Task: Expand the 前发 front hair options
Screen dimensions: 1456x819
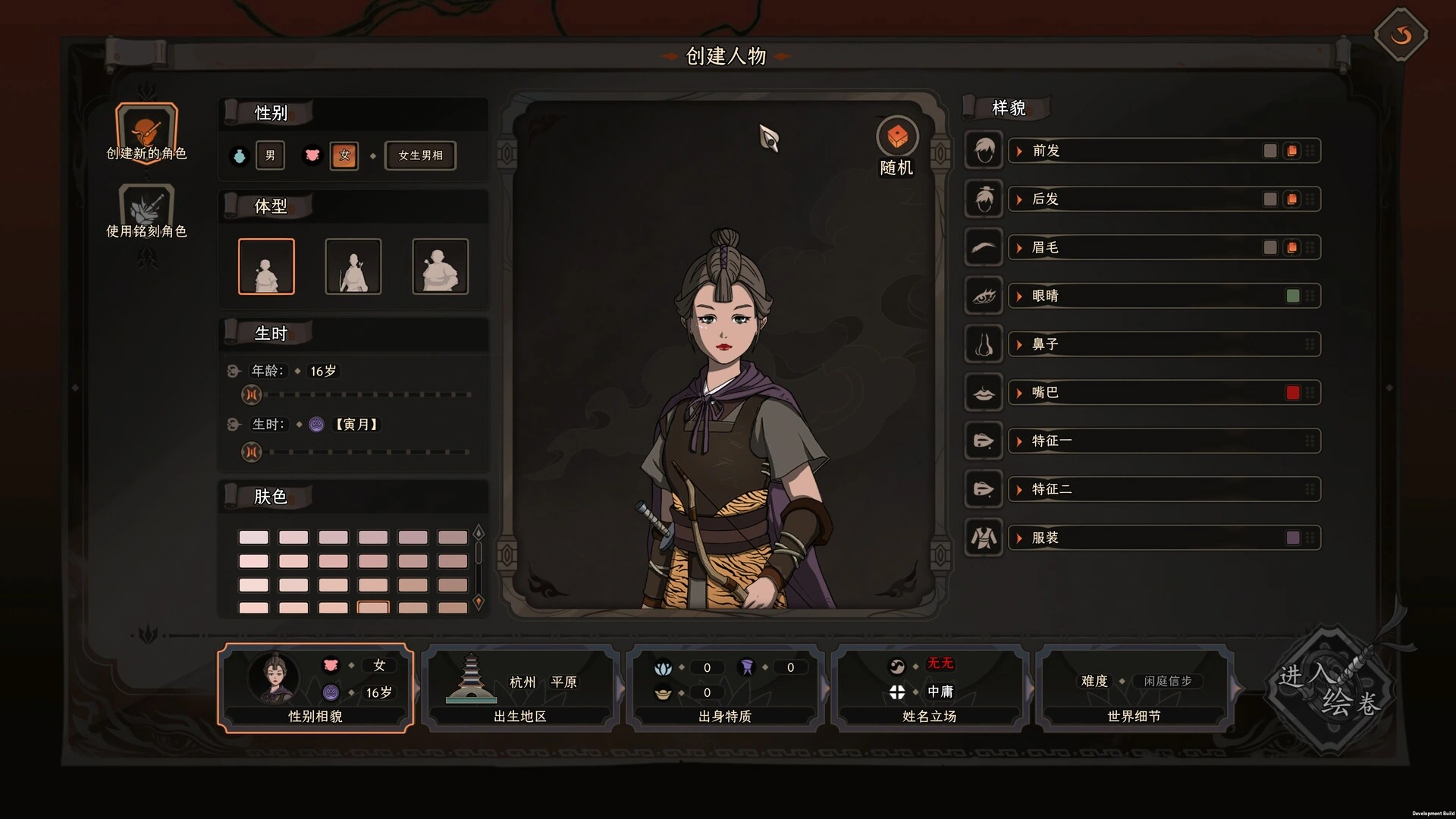Action: pos(1018,150)
